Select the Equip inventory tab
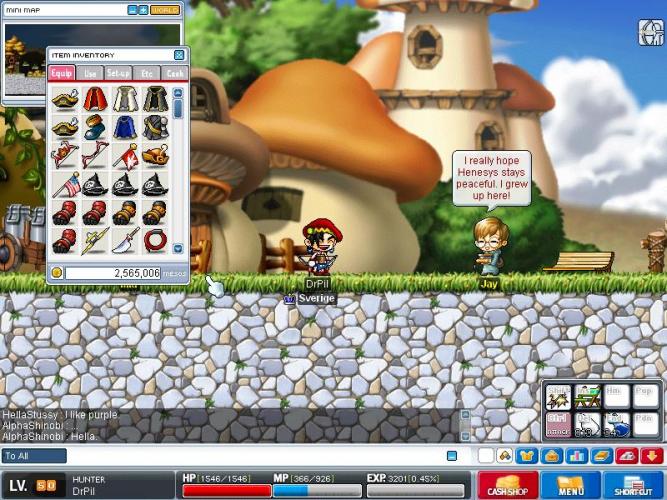Screen dimensions: 667x500 coord(62,73)
